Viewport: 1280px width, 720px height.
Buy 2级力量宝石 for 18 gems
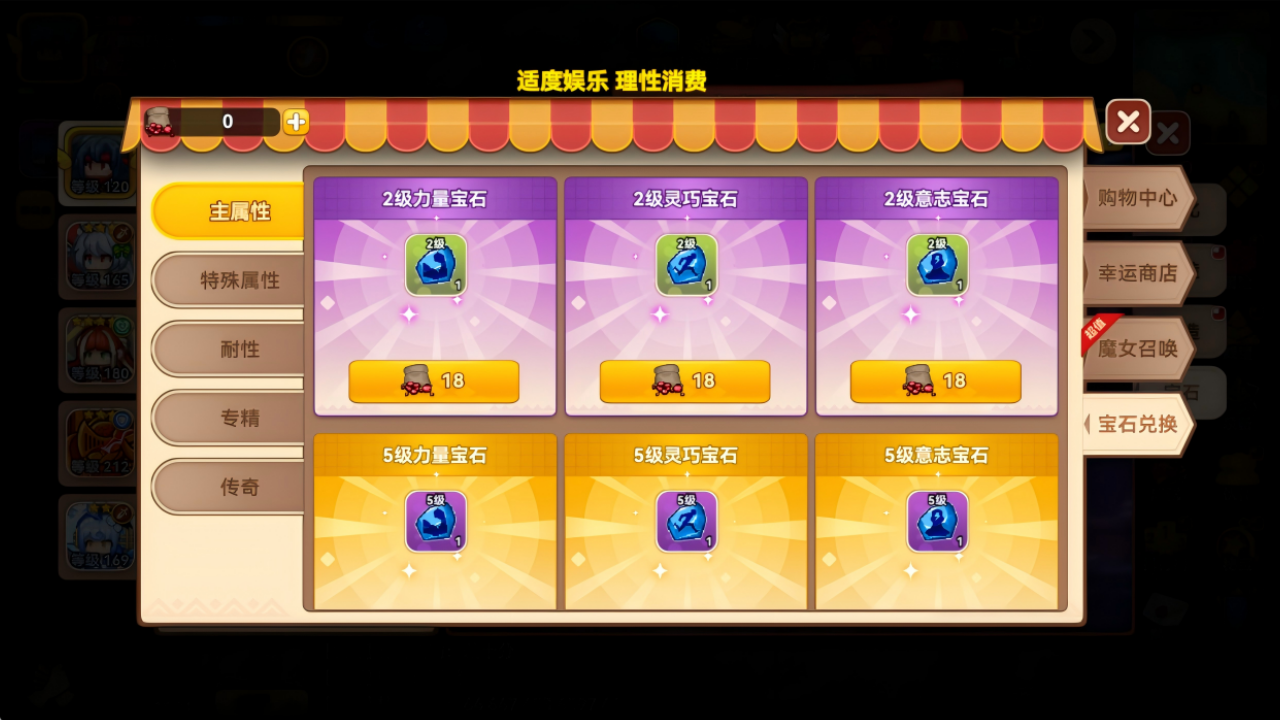434,380
